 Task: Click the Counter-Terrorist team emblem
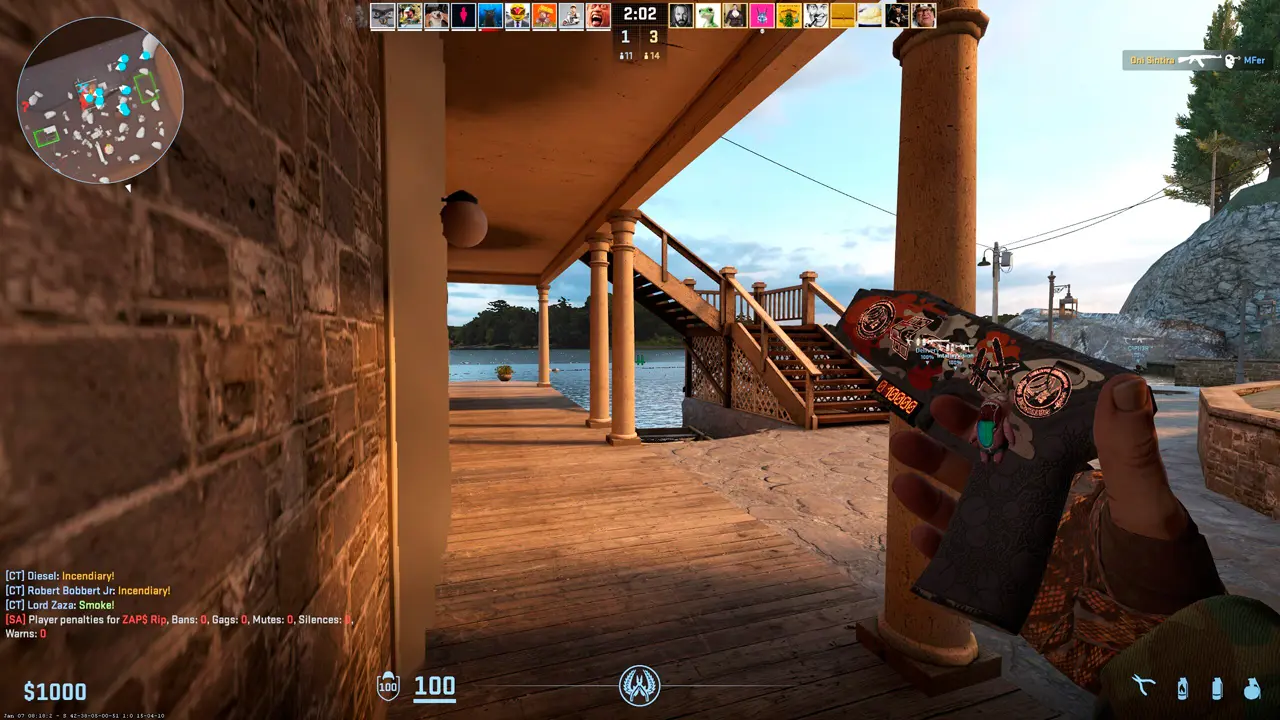tap(640, 686)
